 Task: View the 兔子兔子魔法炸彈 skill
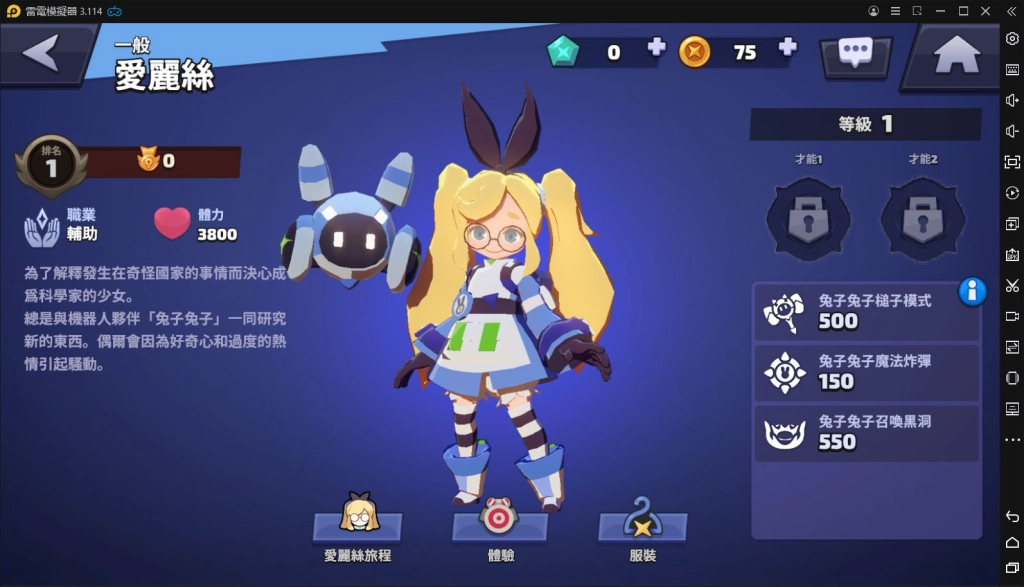point(866,372)
